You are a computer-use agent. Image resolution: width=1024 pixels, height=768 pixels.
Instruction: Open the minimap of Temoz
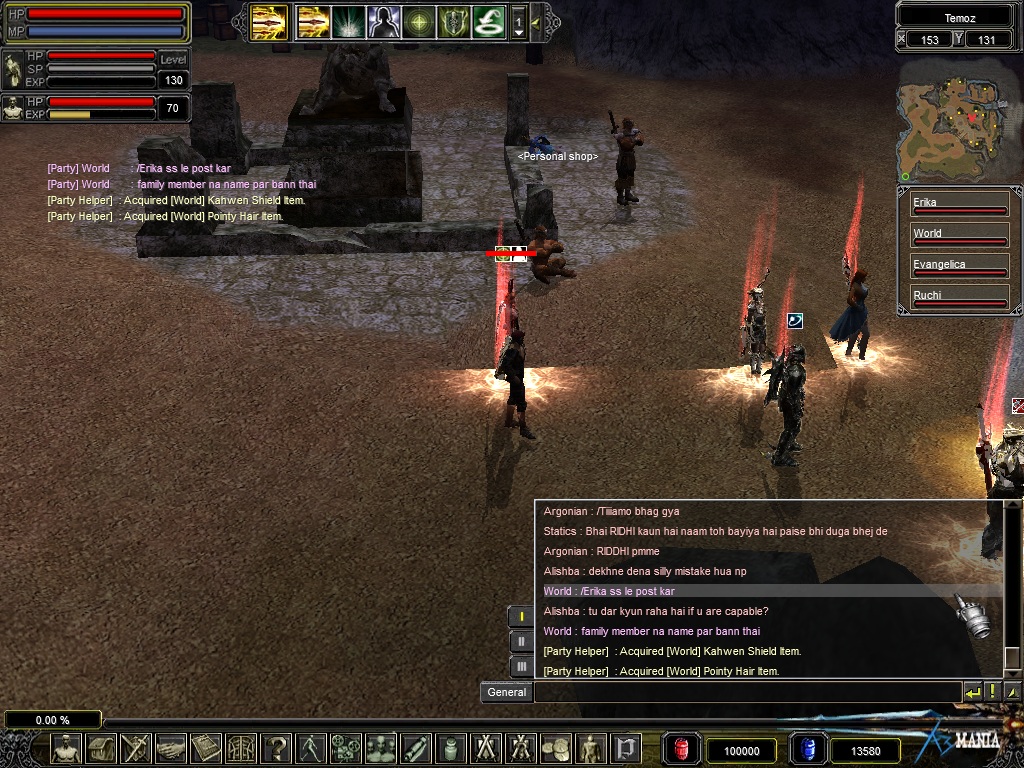click(951, 118)
